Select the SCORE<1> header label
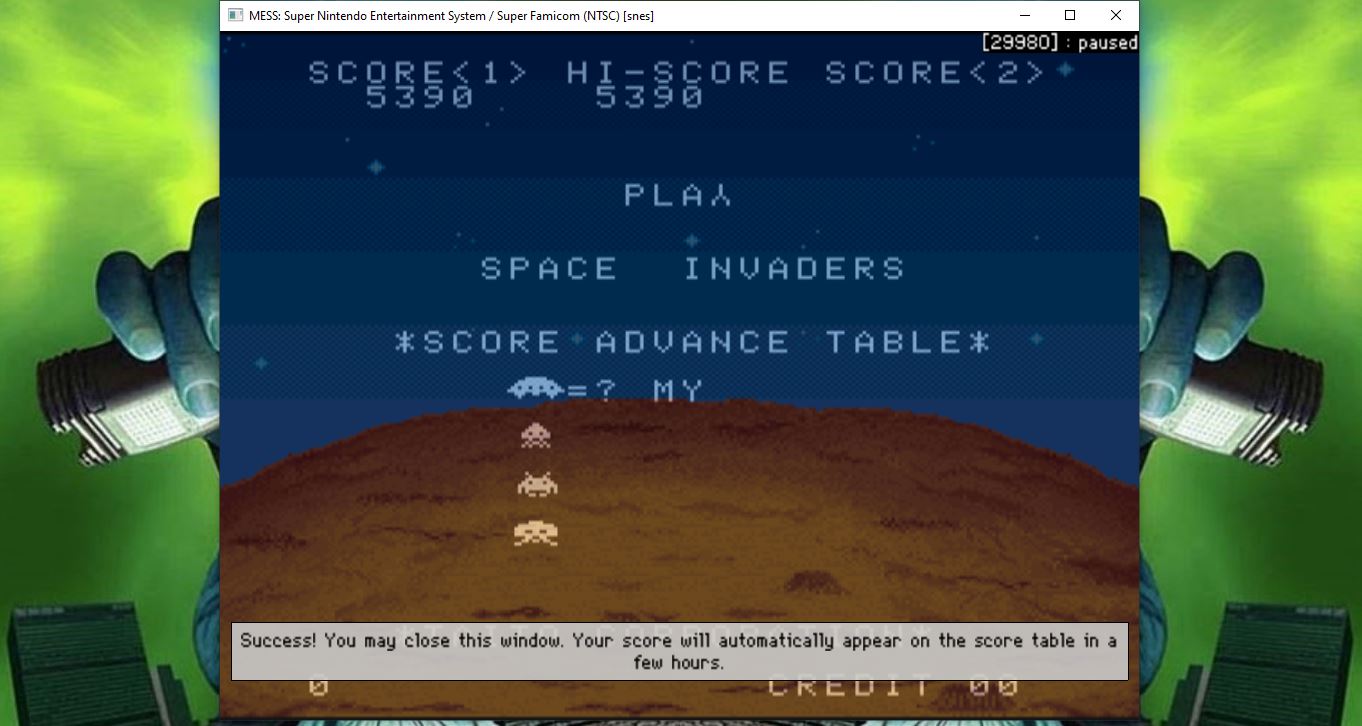 click(x=417, y=71)
